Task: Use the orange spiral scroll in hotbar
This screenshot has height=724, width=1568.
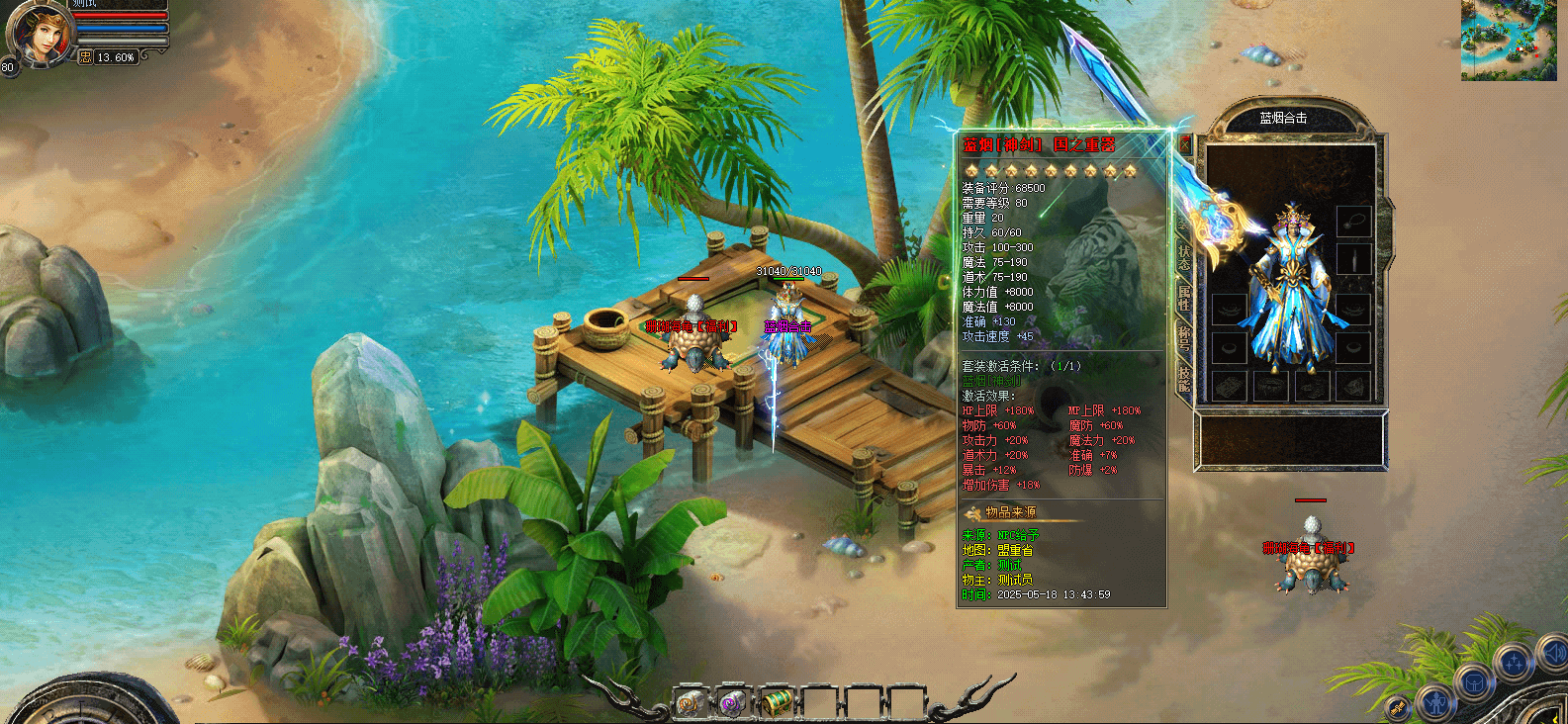Action: click(x=691, y=702)
